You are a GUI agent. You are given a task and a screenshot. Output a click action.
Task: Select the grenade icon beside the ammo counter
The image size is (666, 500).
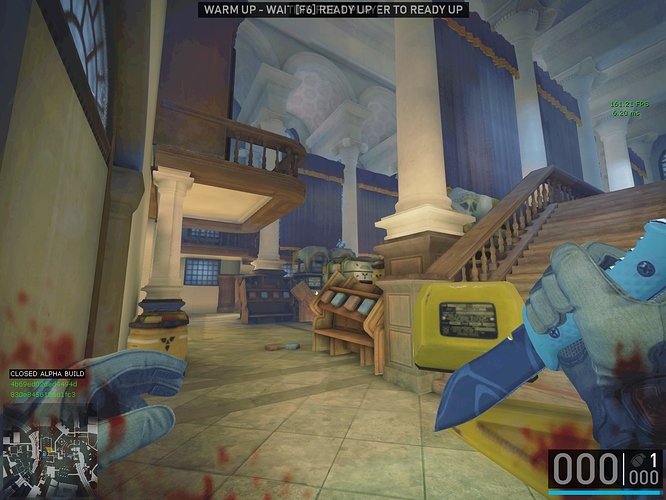(x=636, y=461)
